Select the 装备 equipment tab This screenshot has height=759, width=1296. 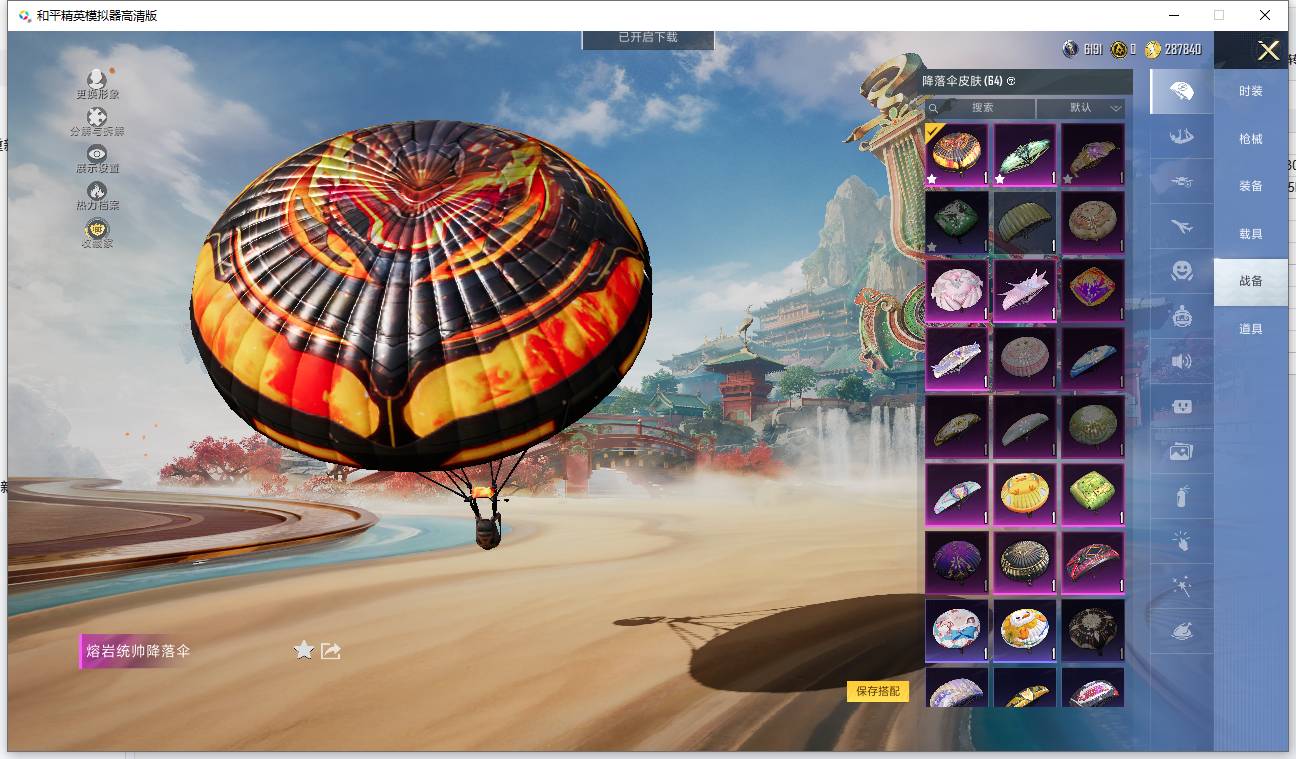(x=1250, y=186)
